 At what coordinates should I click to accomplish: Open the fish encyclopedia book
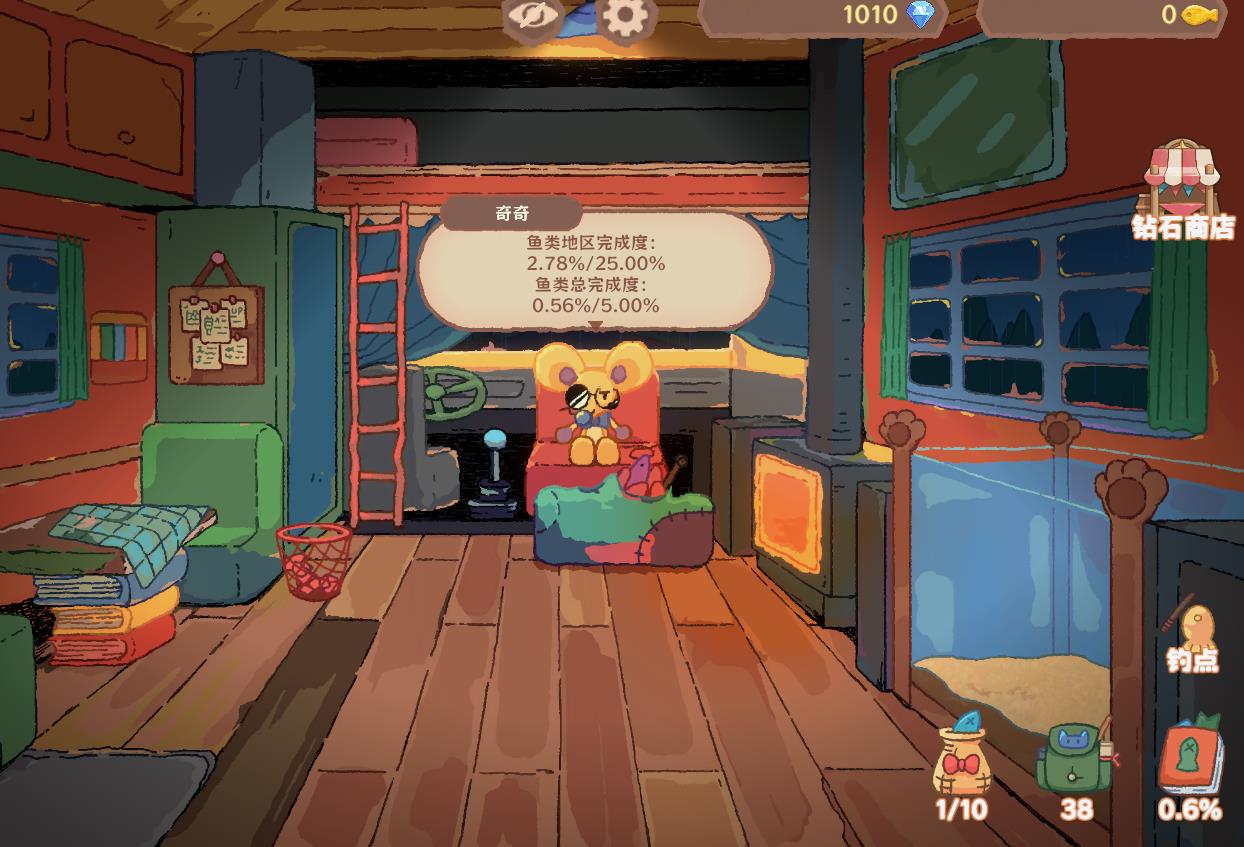coord(1191,760)
